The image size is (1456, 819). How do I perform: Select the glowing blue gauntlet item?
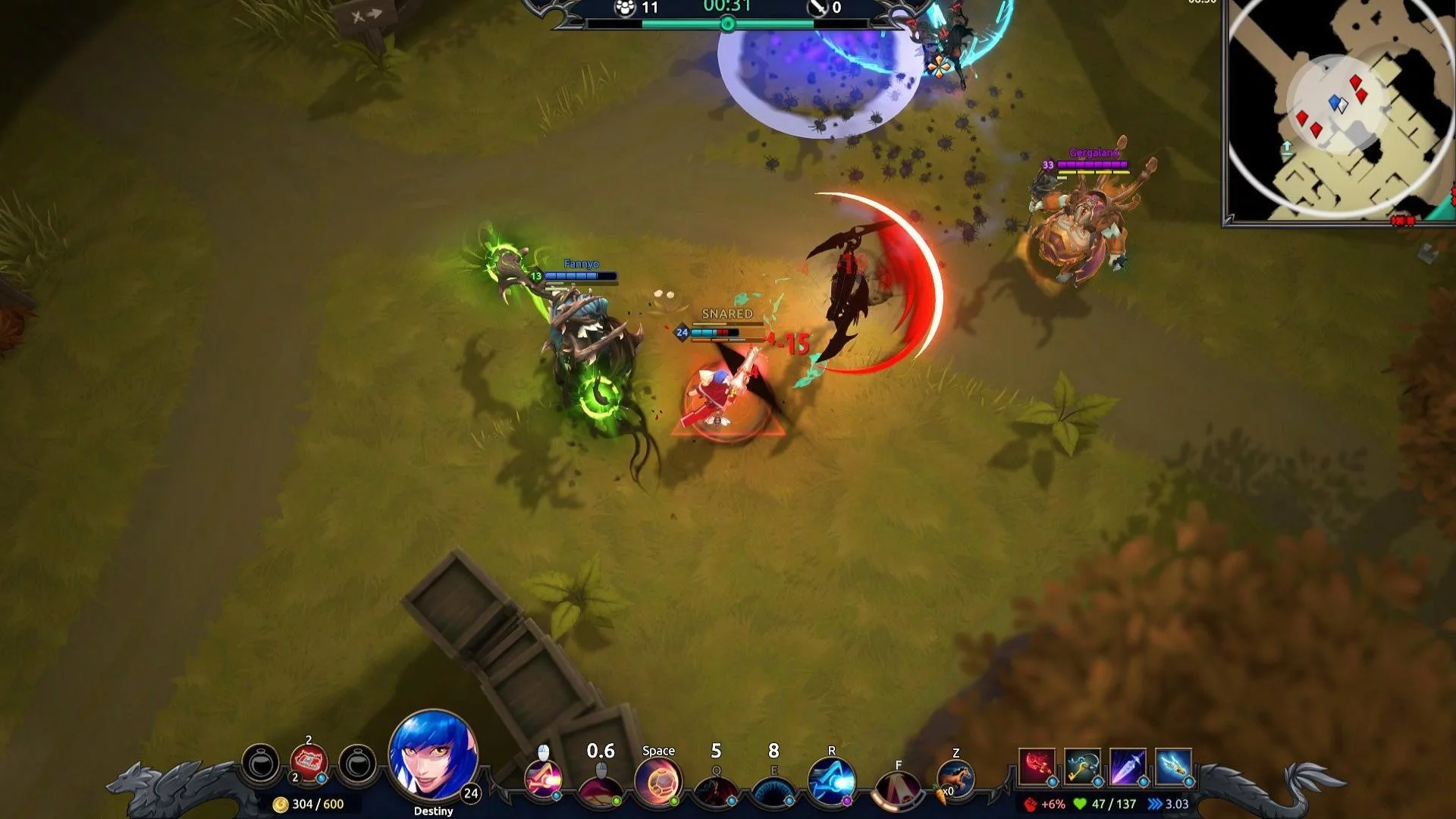click(x=1173, y=767)
